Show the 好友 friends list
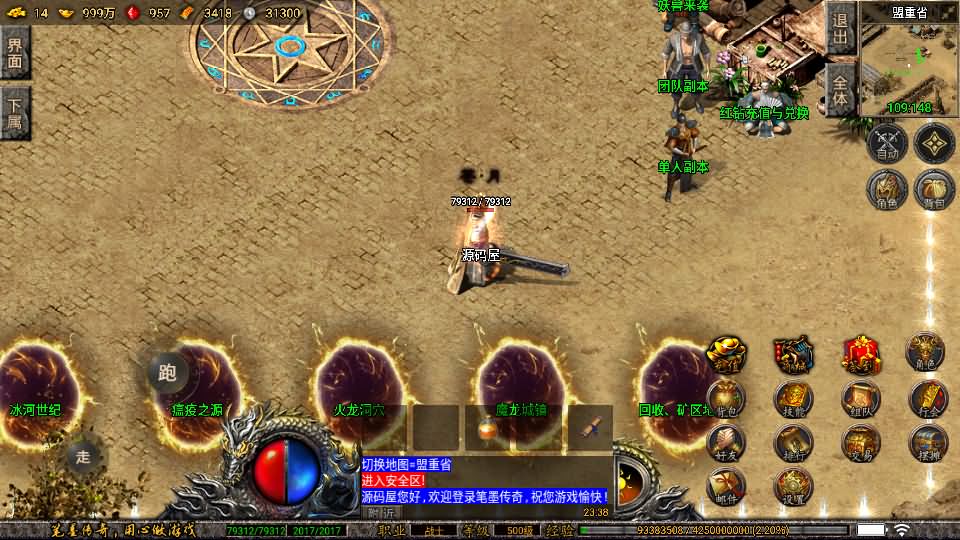Image resolution: width=960 pixels, height=540 pixels. (726, 442)
